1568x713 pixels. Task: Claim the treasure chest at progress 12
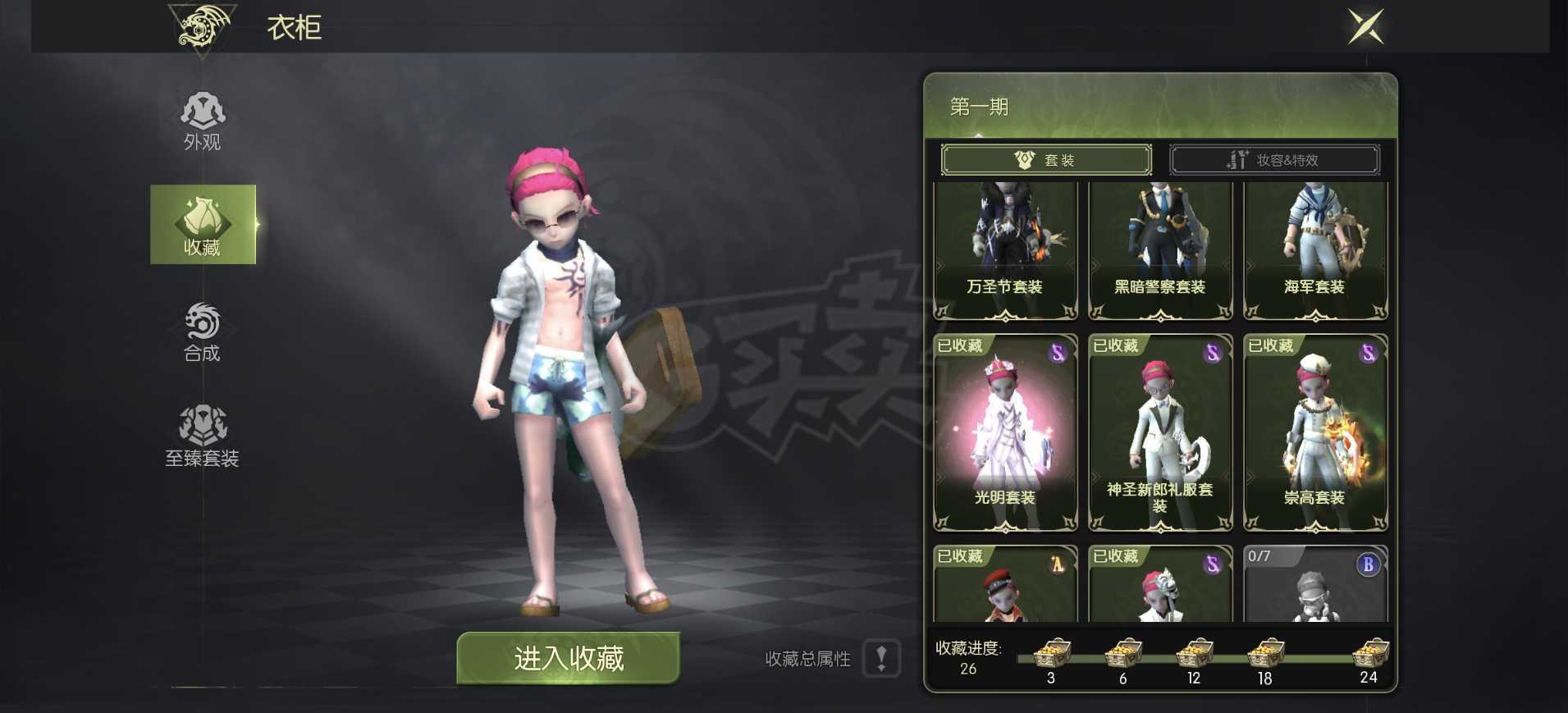pos(1195,654)
